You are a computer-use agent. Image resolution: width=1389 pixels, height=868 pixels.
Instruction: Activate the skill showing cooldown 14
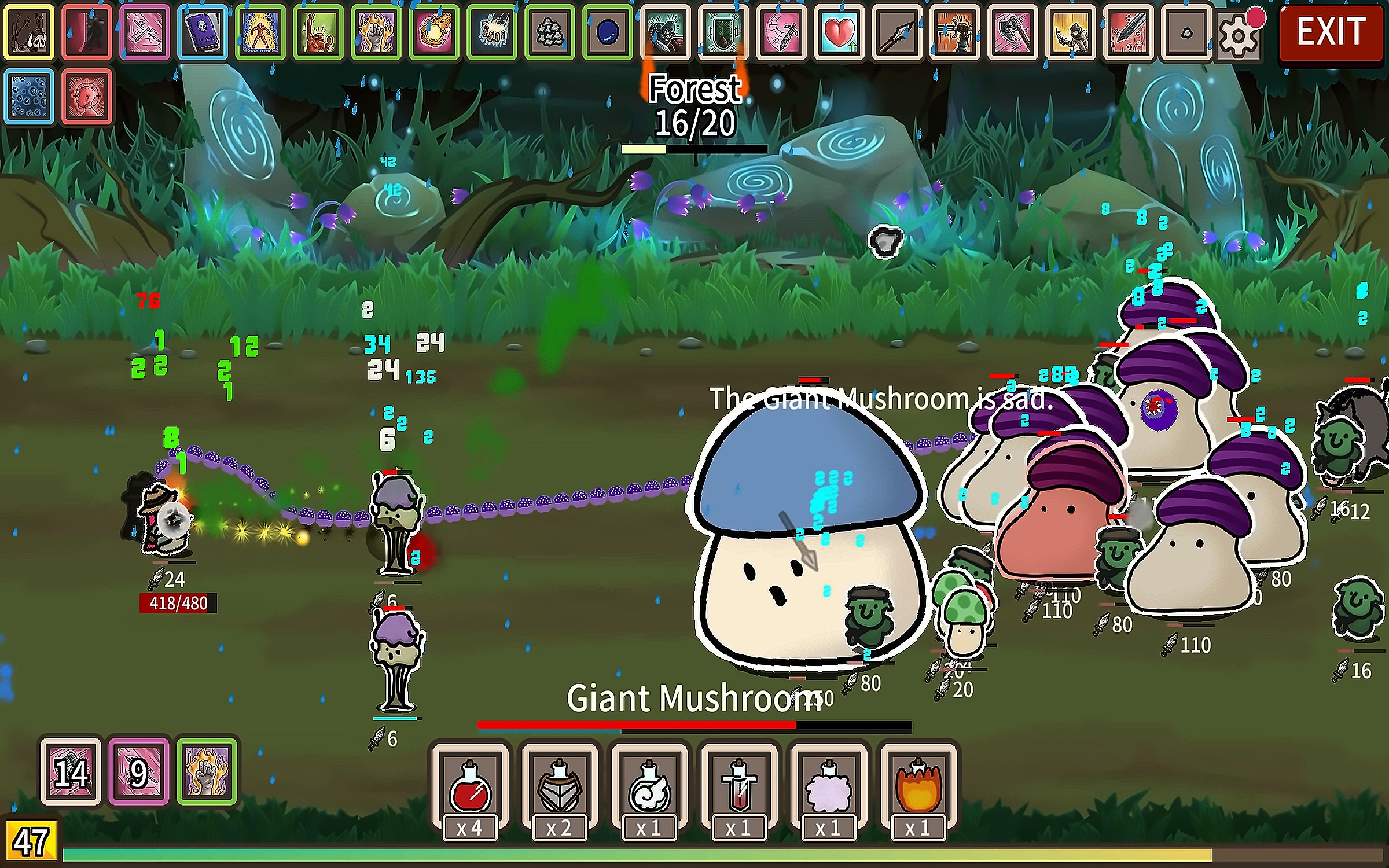coord(71,771)
